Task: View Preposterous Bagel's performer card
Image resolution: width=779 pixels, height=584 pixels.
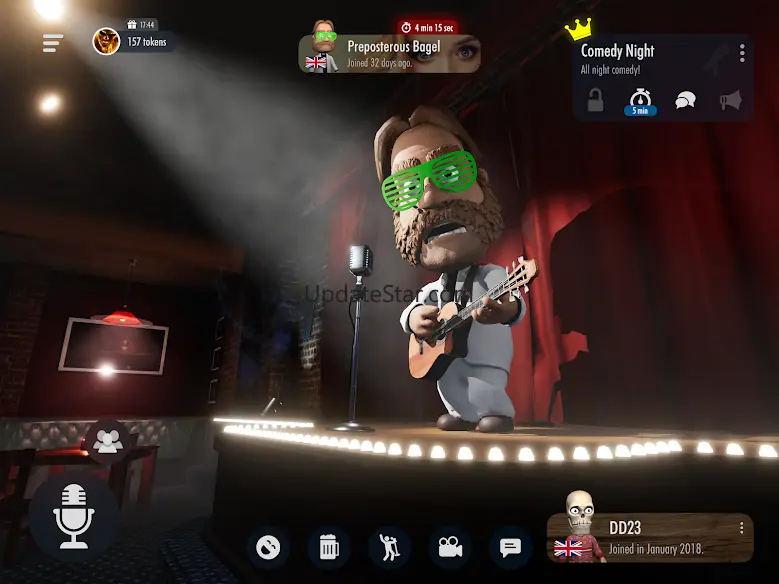Action: [390, 54]
